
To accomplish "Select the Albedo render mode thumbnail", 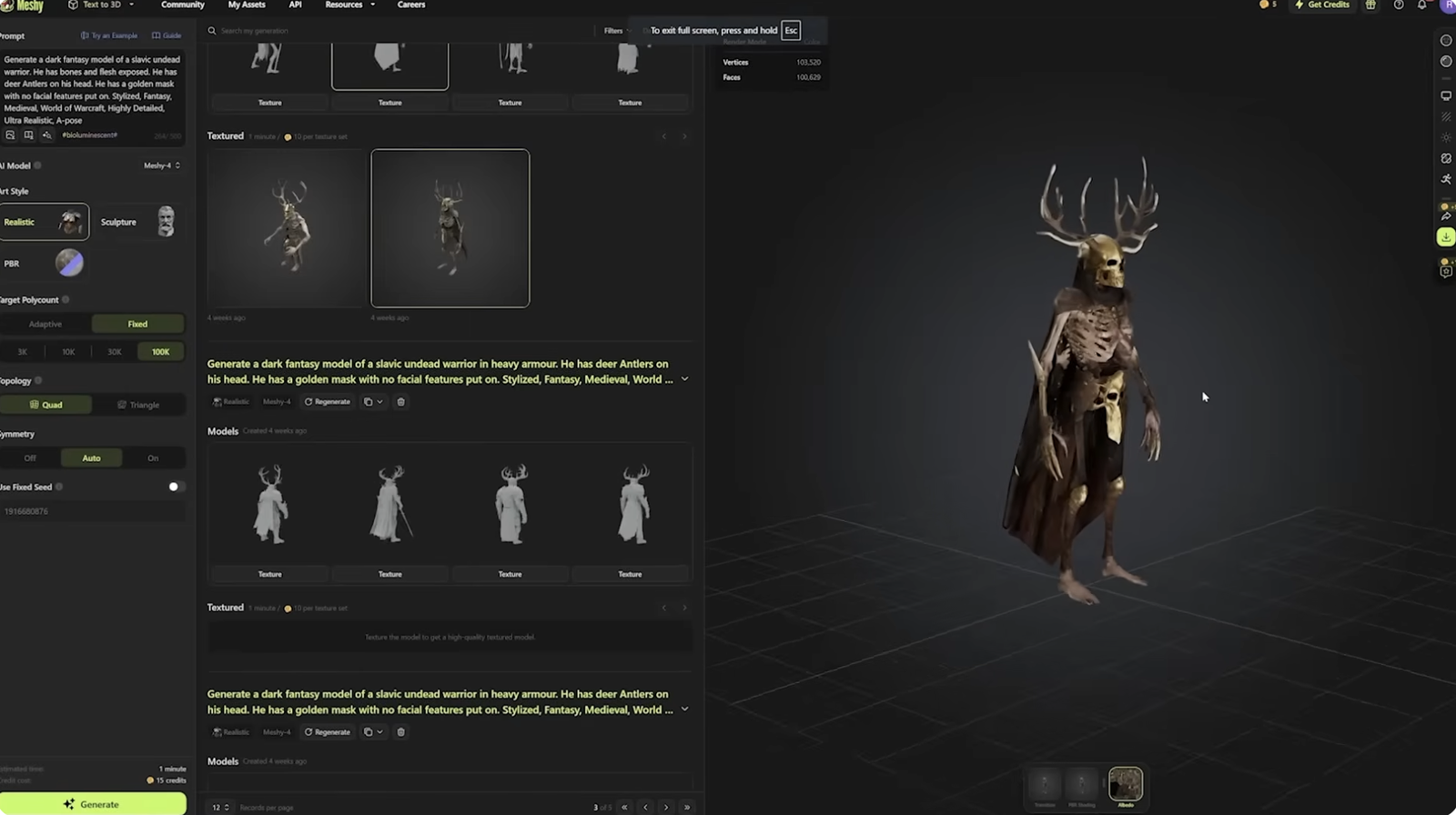I will [x=1126, y=785].
